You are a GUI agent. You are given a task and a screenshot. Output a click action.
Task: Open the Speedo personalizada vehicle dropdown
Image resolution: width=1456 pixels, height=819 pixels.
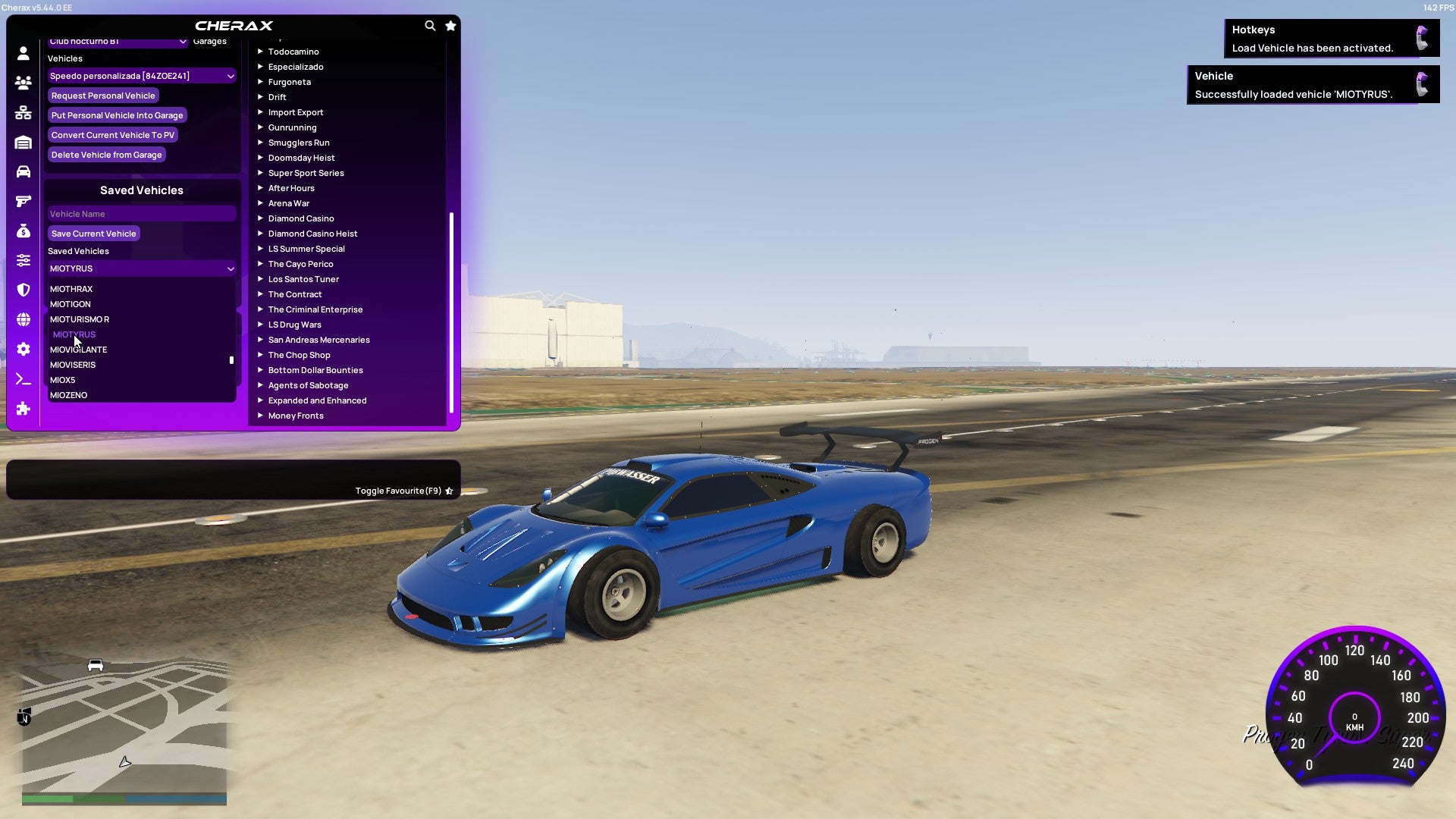click(x=141, y=76)
